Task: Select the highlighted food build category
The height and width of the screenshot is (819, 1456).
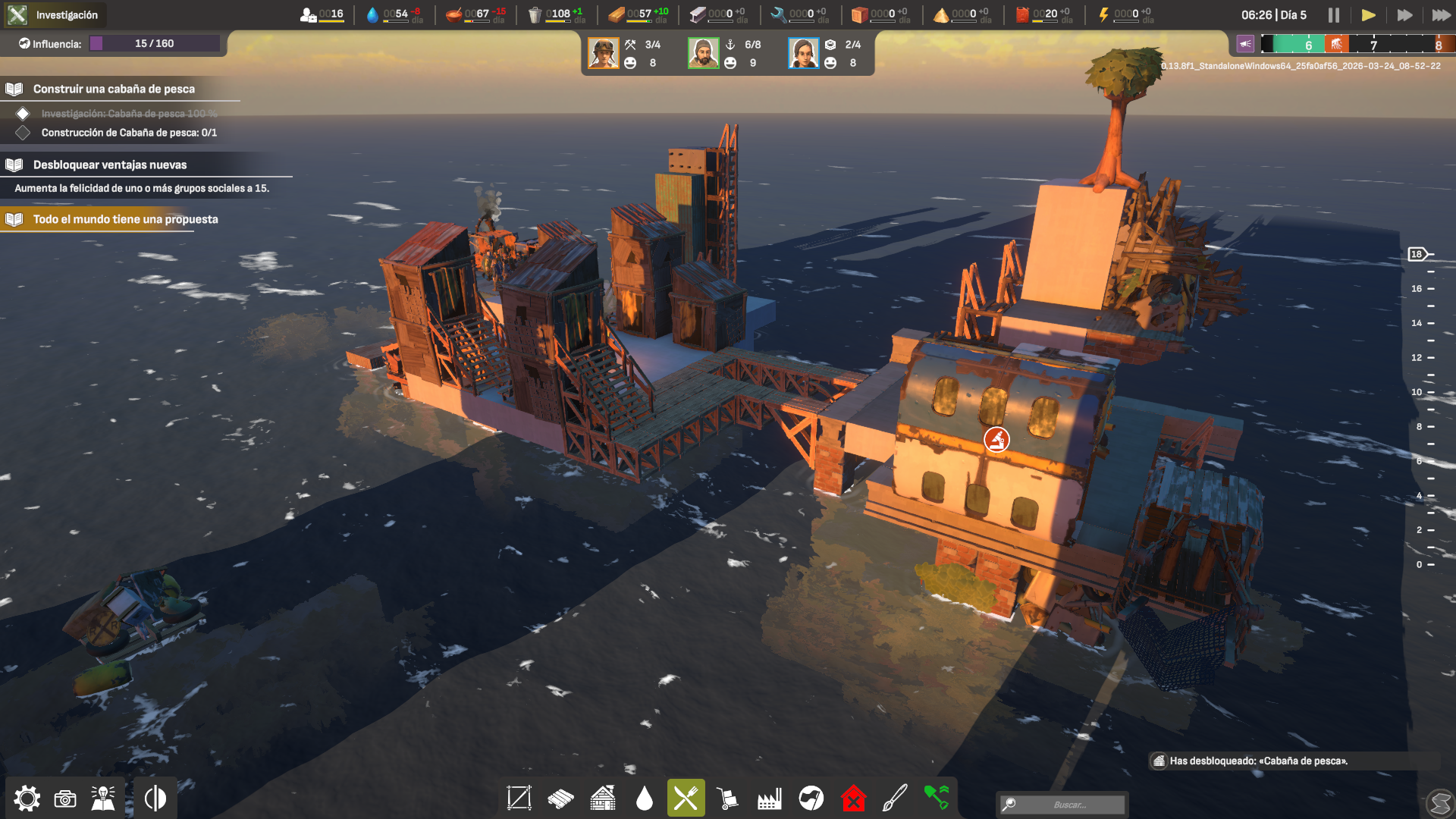Action: click(686, 798)
